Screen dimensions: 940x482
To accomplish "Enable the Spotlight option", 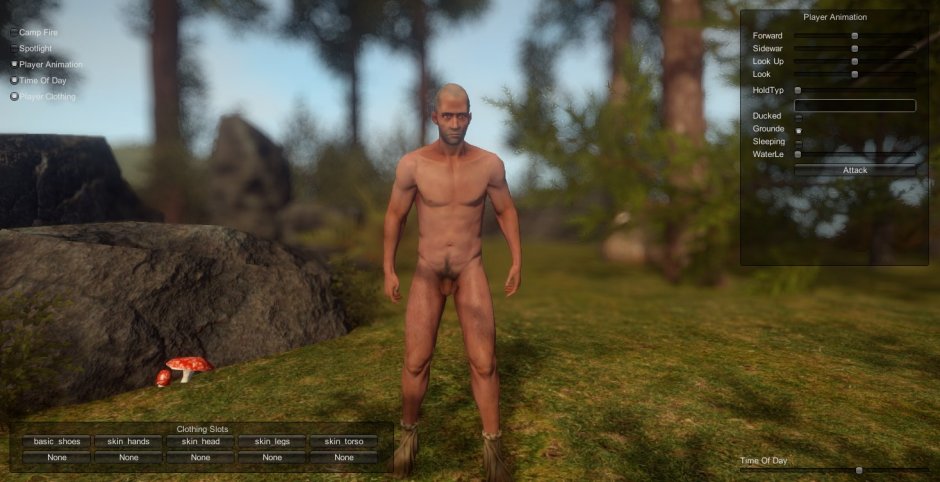I will coord(14,48).
